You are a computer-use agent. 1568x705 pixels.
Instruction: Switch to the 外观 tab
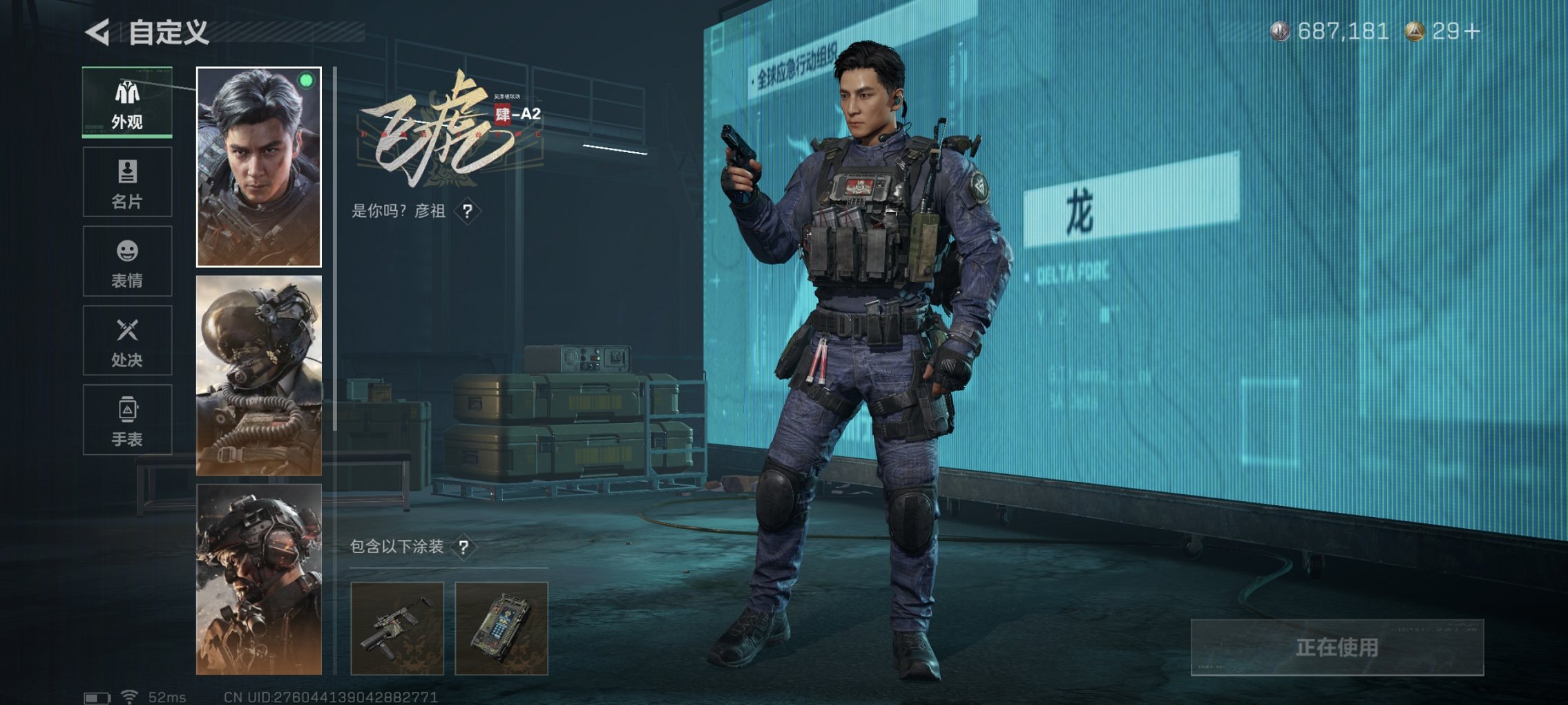click(x=128, y=102)
